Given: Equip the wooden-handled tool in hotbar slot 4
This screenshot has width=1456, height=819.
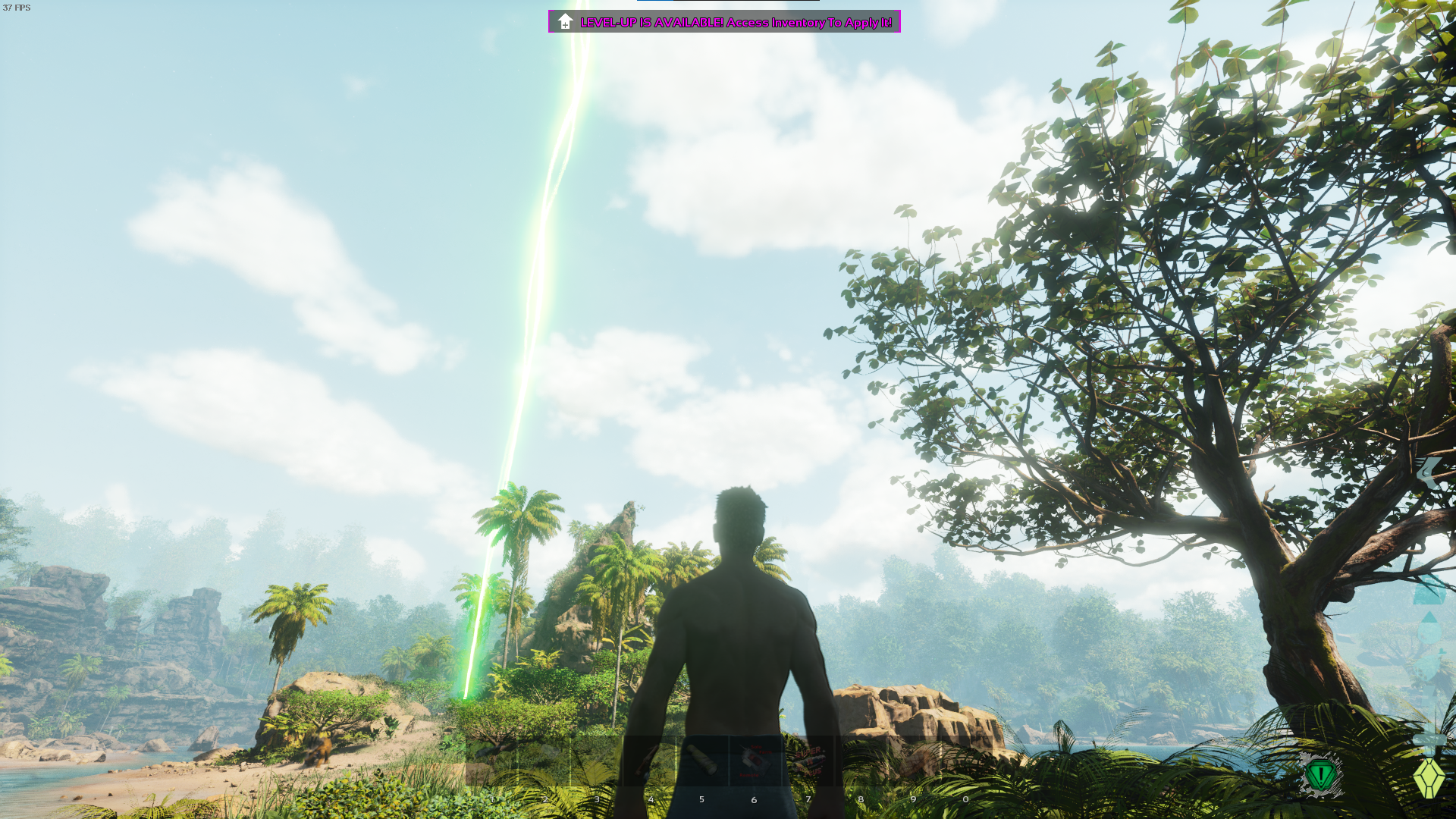Looking at the screenshot, I should (649, 761).
